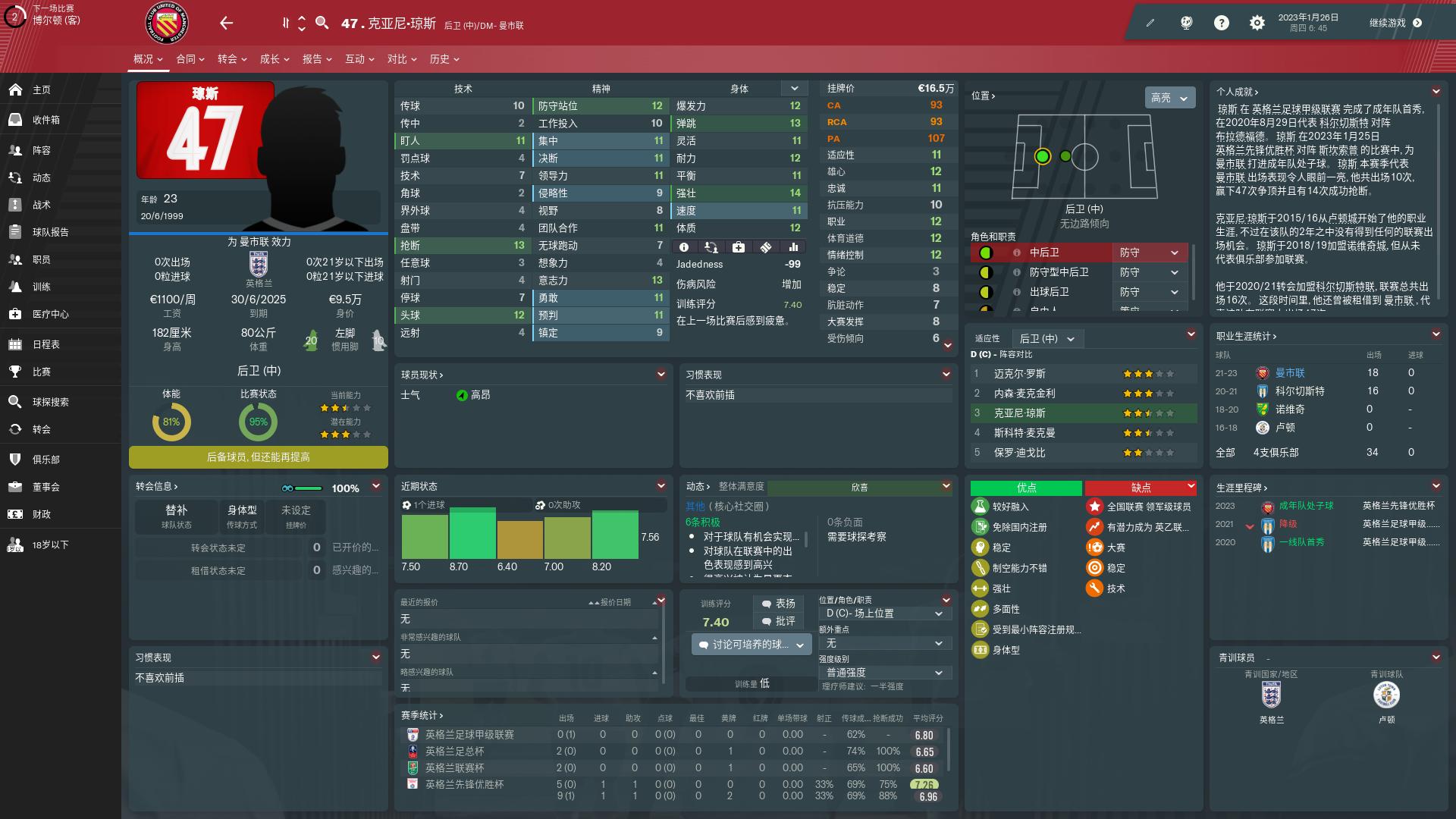
Task: Open the 主页 home icon in sidebar
Action: (x=15, y=89)
